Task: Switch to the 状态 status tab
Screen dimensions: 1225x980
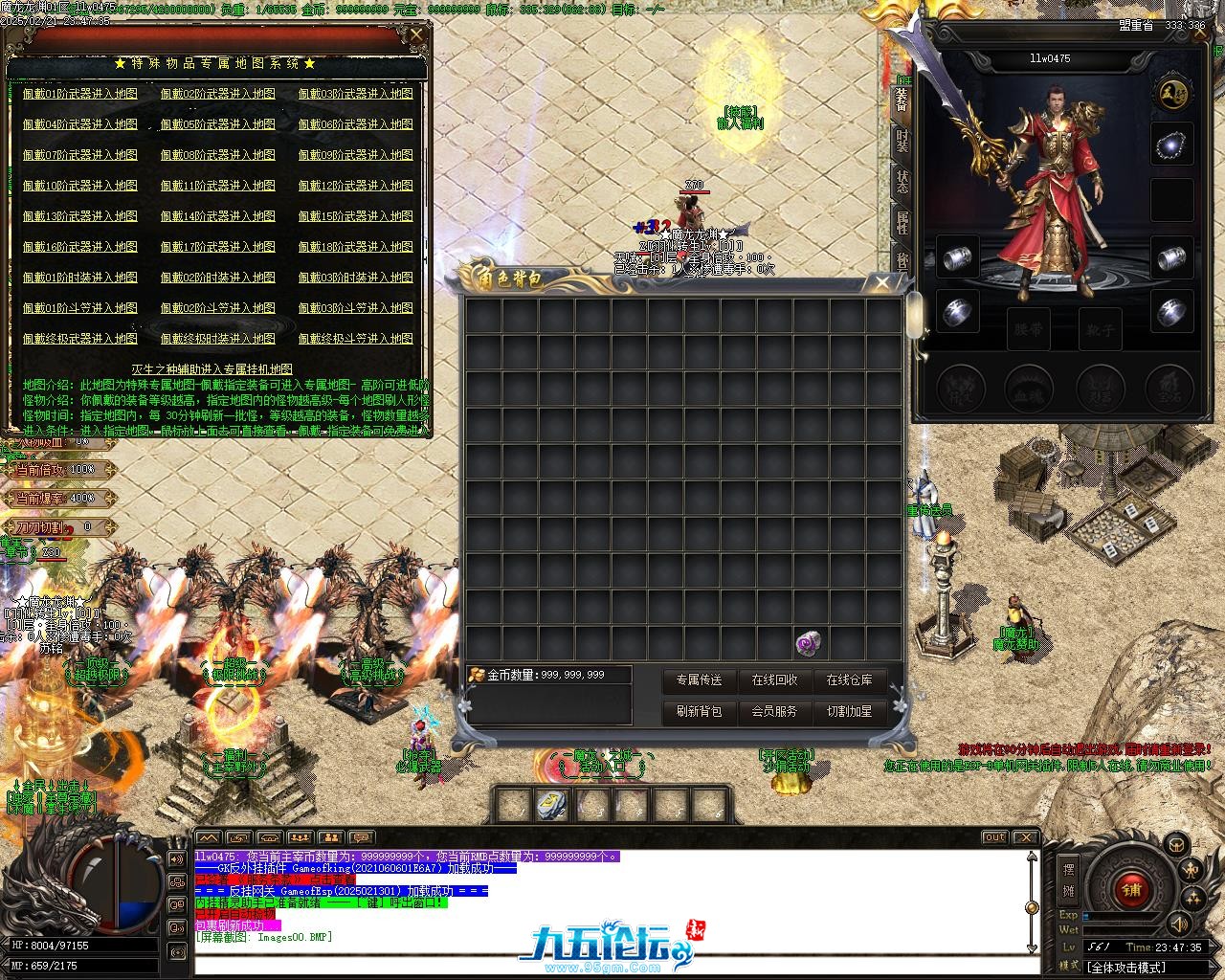Action: pyautogui.click(x=902, y=182)
